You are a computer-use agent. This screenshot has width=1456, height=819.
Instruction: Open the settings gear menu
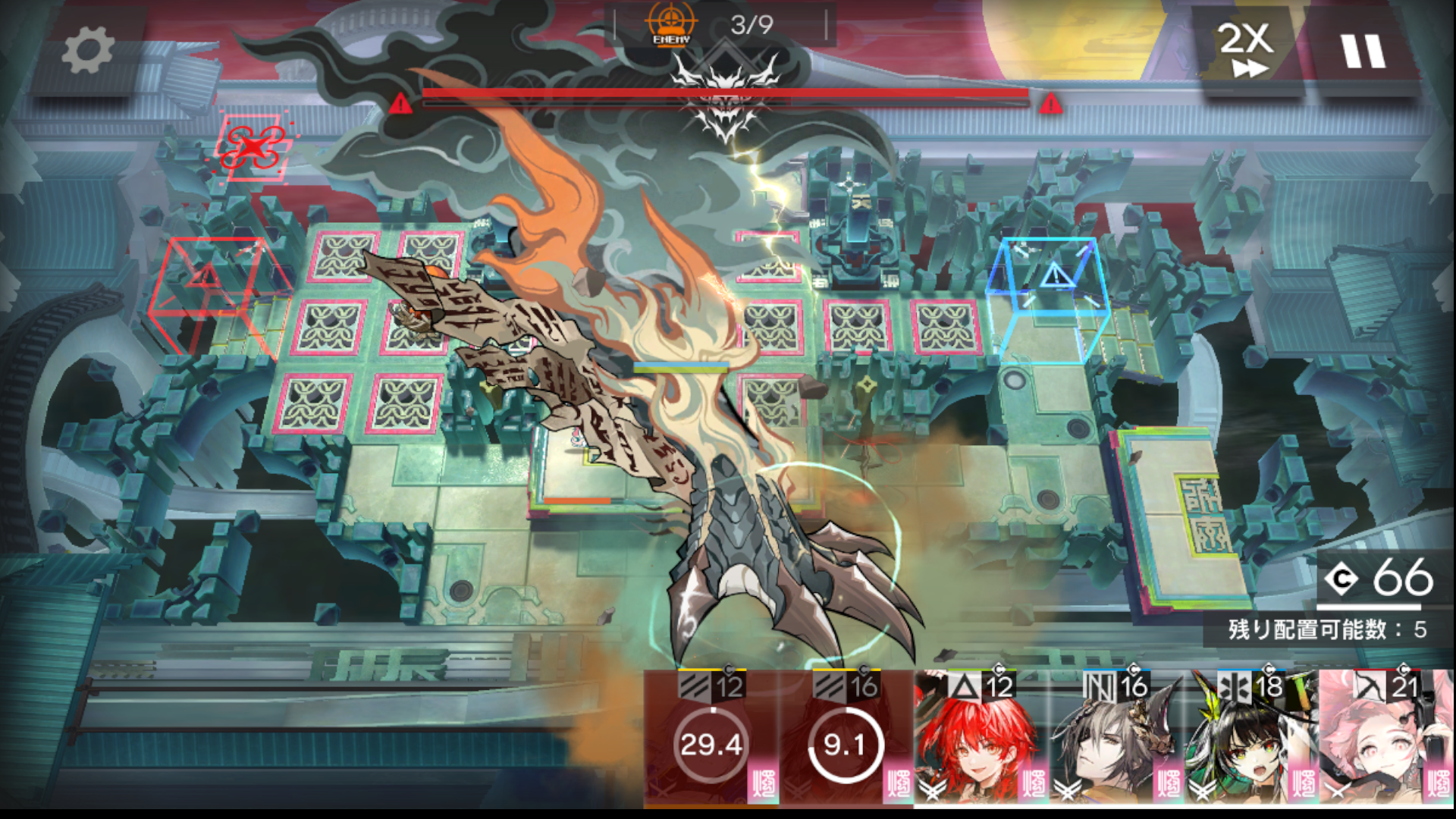87,52
